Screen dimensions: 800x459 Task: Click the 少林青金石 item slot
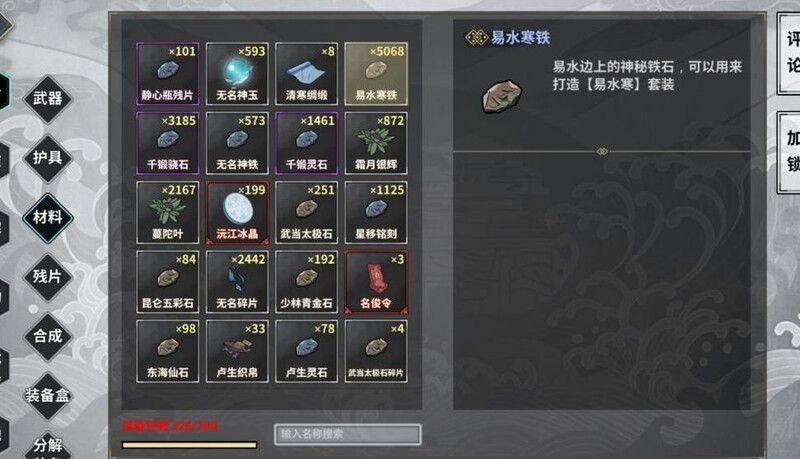click(x=305, y=280)
